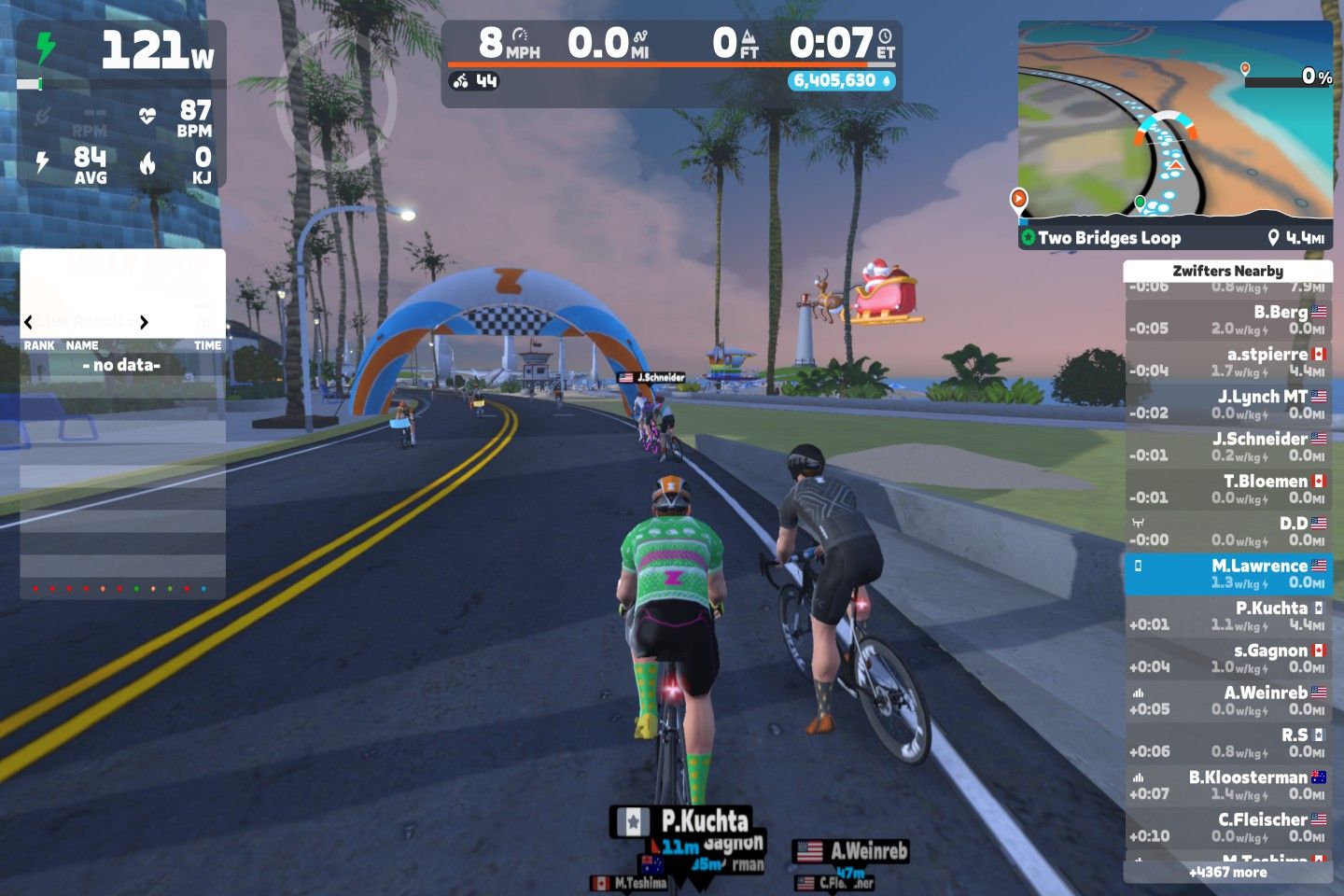
Task: Select J.Lynch MT rider row
Action: click(x=1227, y=405)
